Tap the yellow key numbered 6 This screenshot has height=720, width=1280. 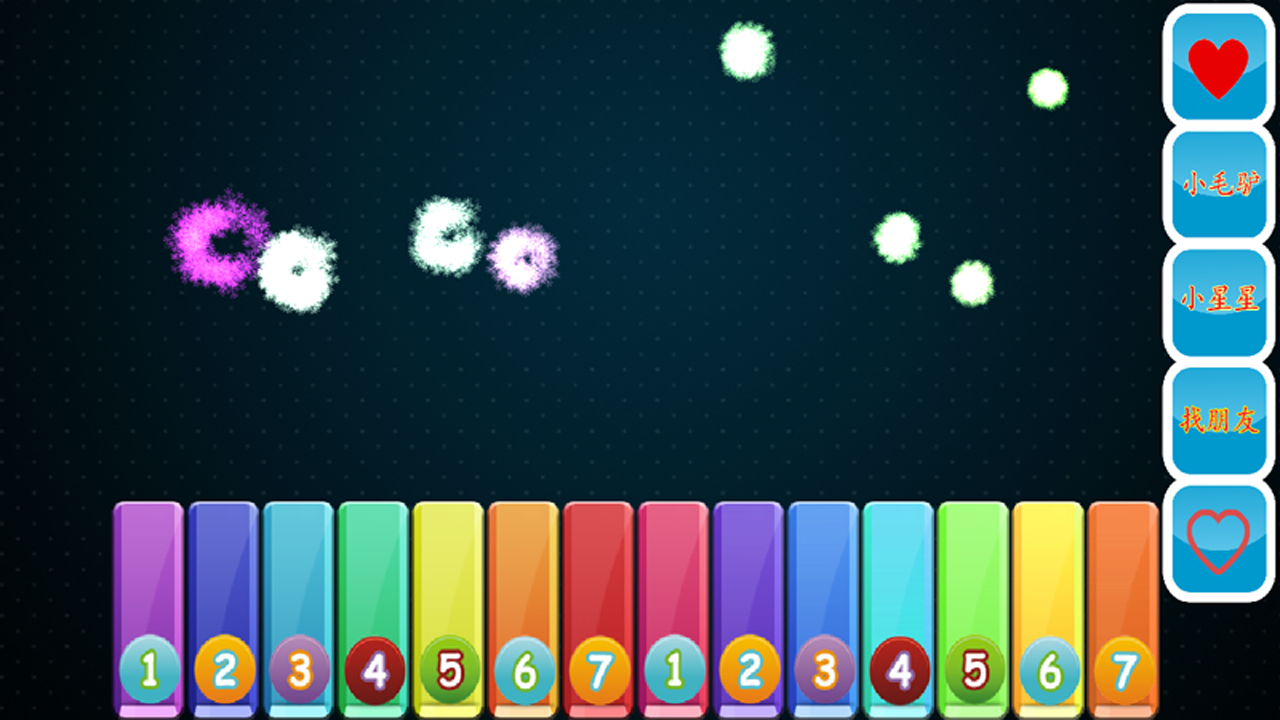[1049, 600]
